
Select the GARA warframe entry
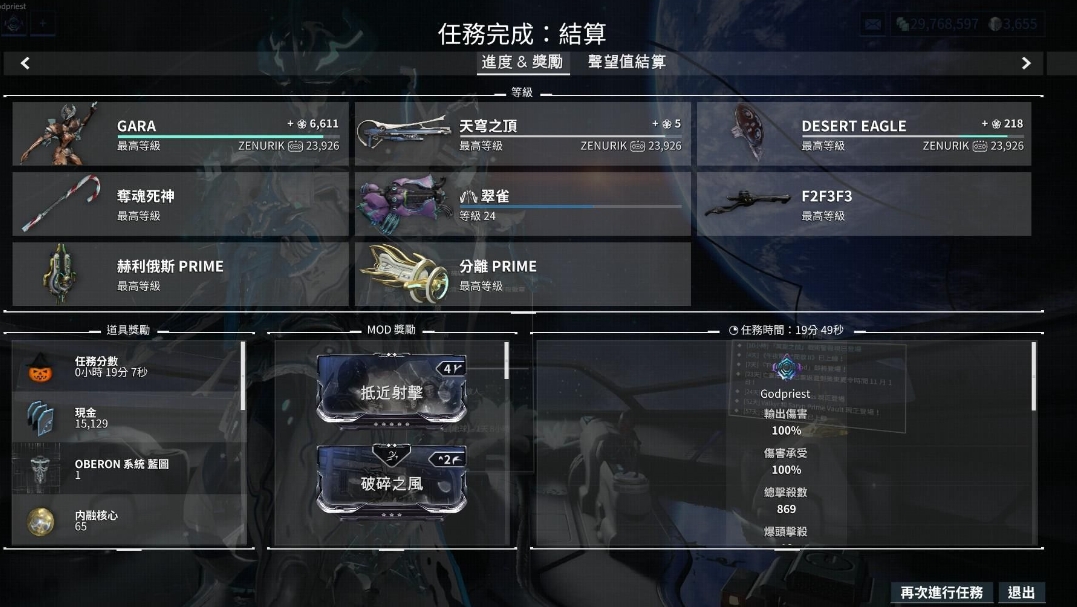(181, 134)
